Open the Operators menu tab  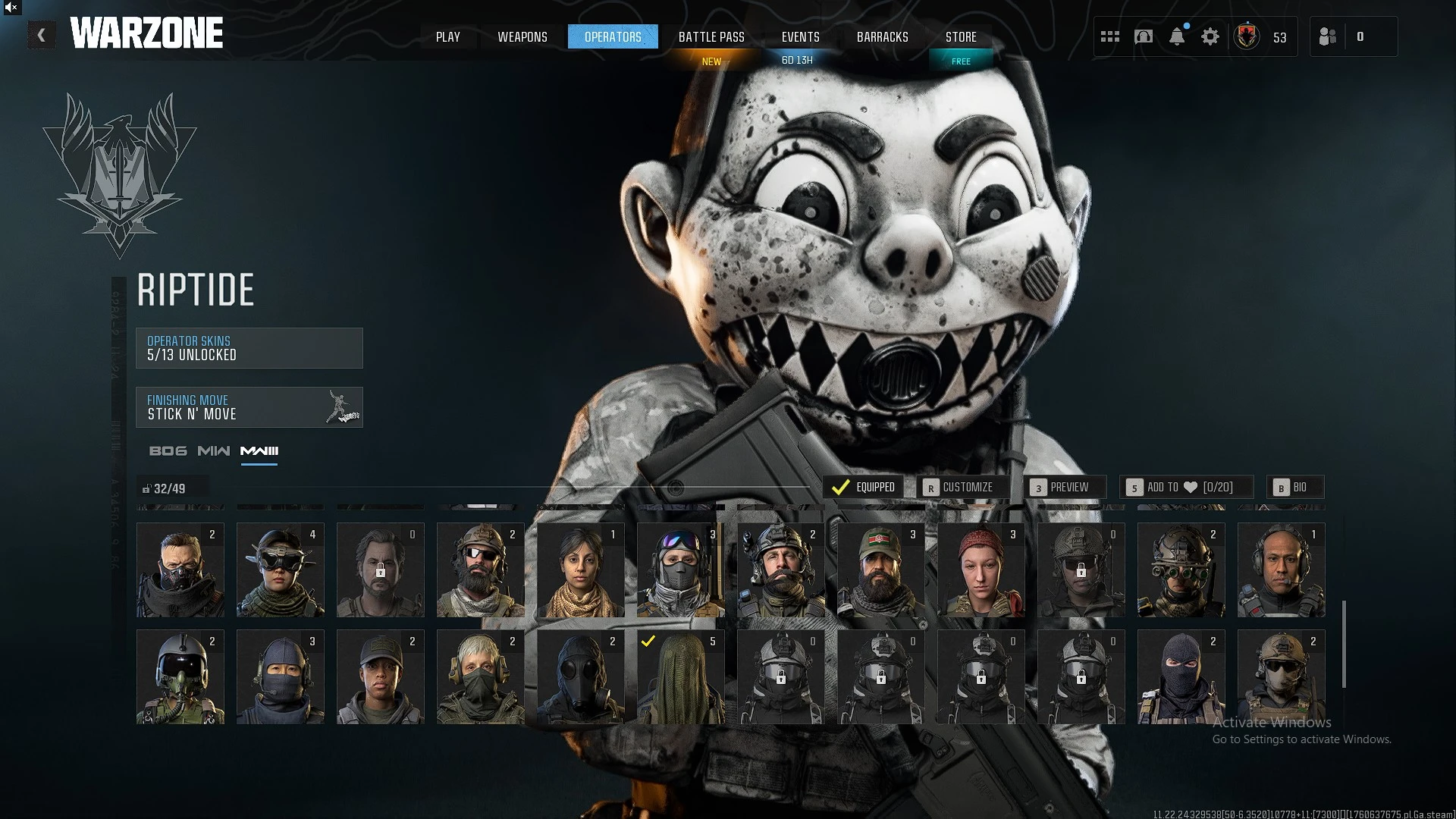613,36
